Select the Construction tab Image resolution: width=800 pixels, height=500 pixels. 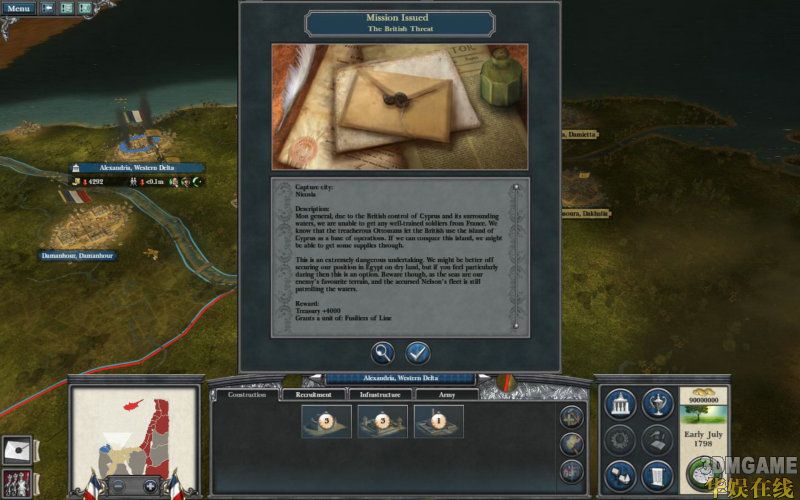point(247,395)
